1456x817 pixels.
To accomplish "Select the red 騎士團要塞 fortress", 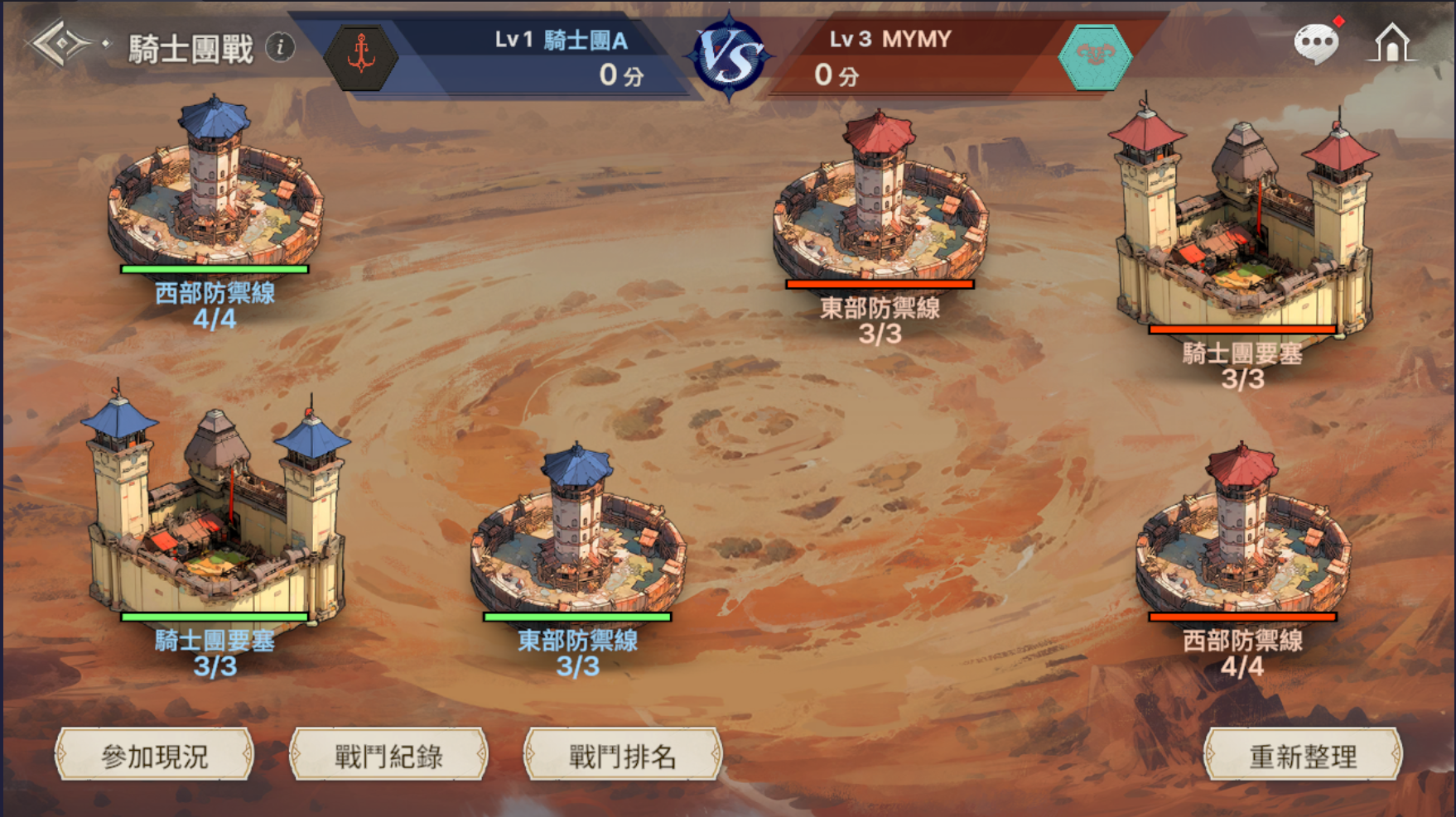I will 1242,228.
